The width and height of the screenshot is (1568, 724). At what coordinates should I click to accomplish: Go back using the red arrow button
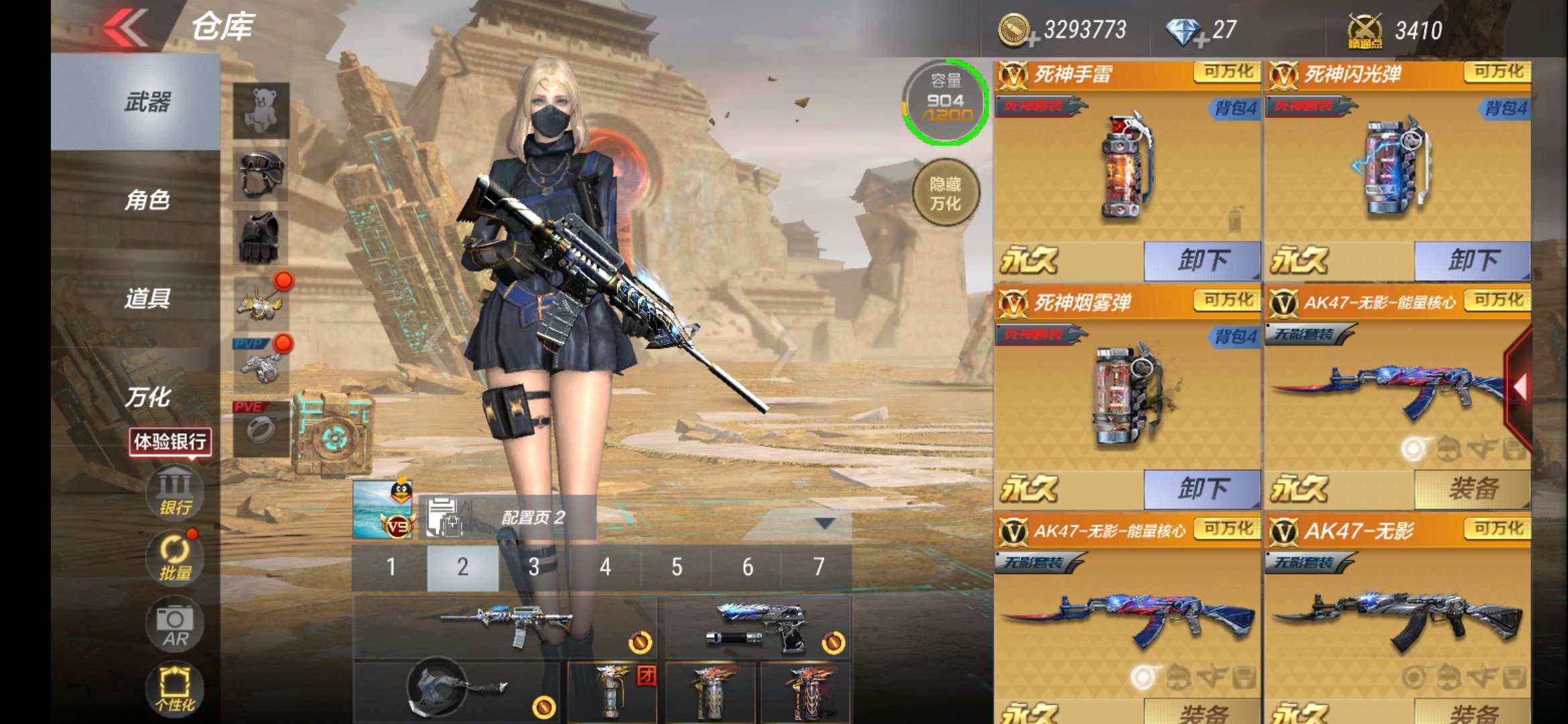(x=126, y=28)
